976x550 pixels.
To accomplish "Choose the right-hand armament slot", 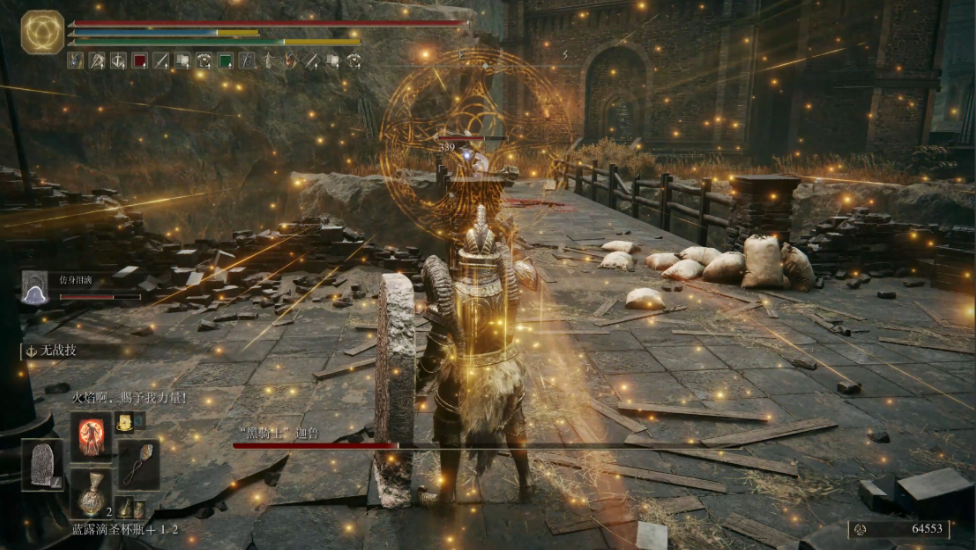I will (138, 464).
